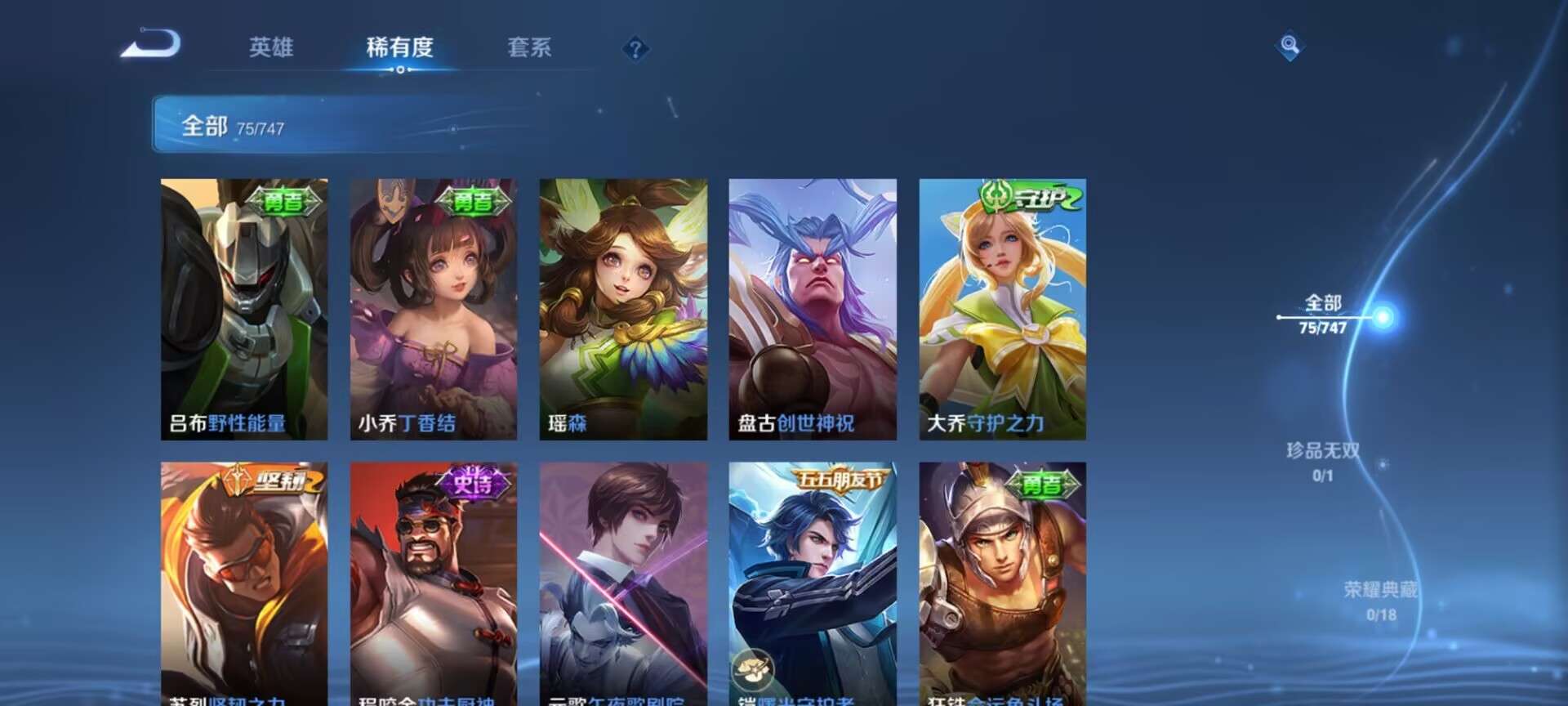
Task: Open 小乔's 丁香结 skin card
Action: click(x=433, y=311)
